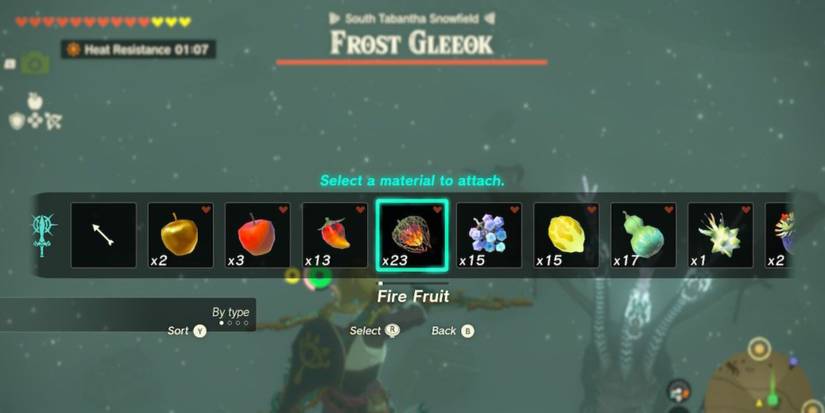Pick the green Splash Fruit gourd
The height and width of the screenshot is (413, 825).
[643, 235]
